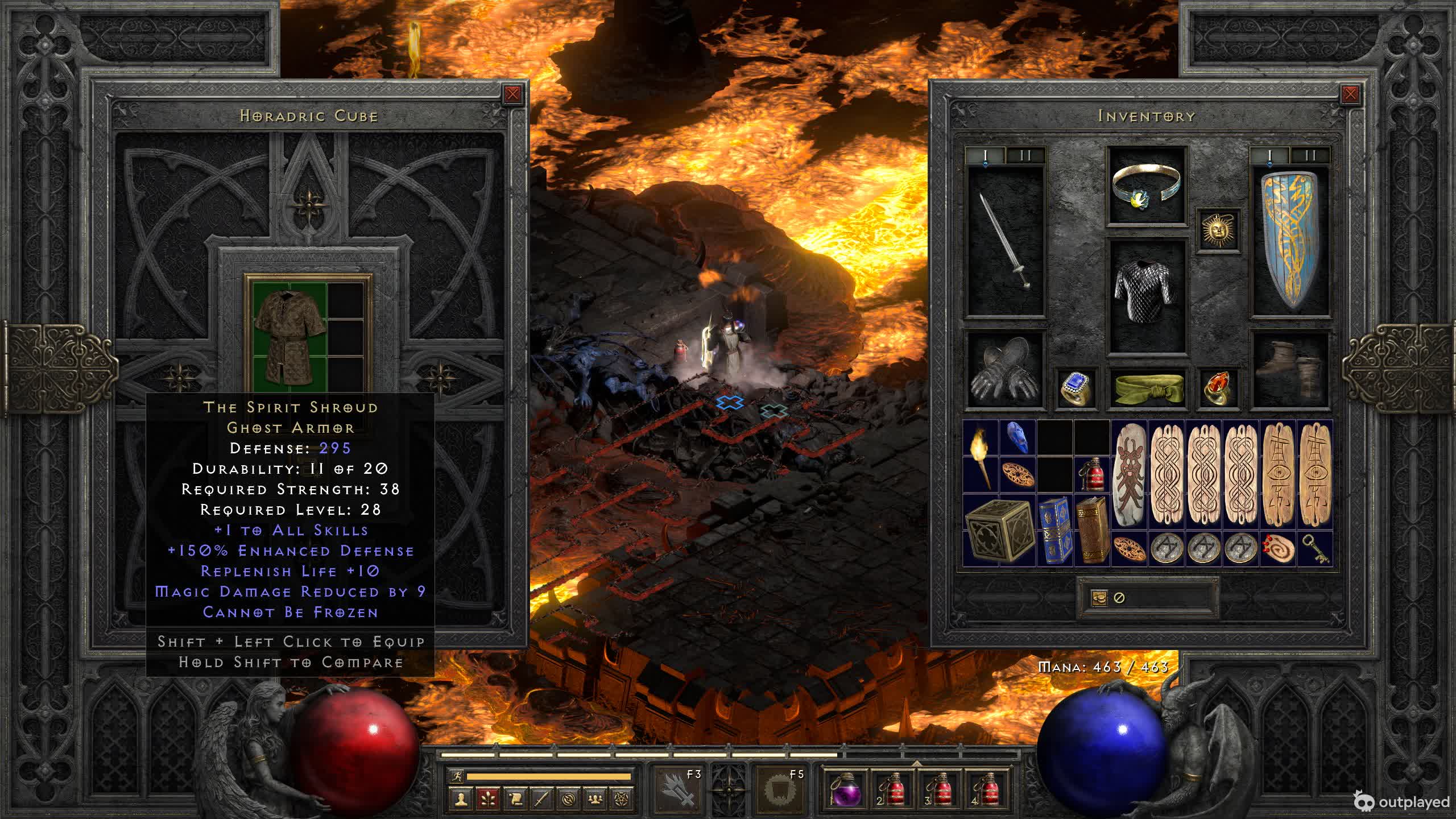Select the equipped sword weapon slot
The height and width of the screenshot is (819, 1456).
(x=1006, y=240)
